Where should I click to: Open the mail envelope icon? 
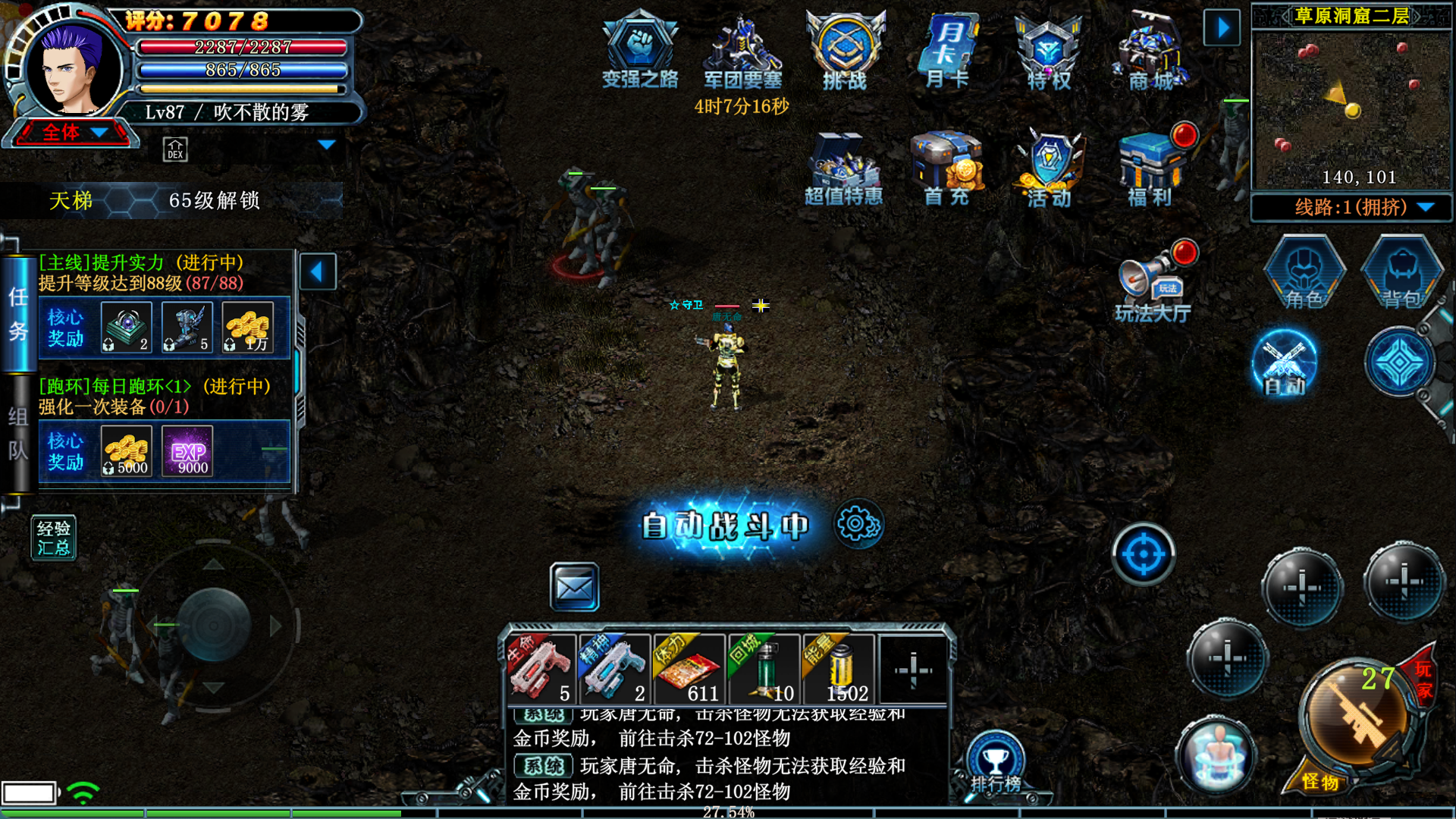574,587
